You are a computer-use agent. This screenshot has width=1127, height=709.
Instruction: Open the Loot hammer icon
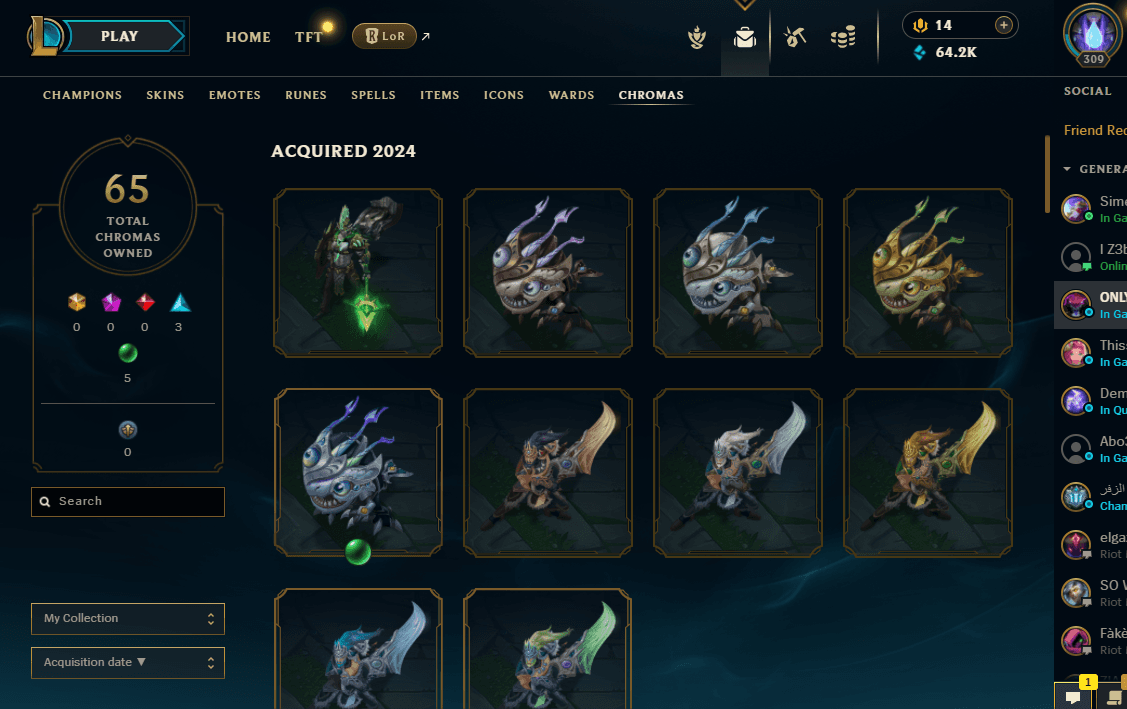795,38
